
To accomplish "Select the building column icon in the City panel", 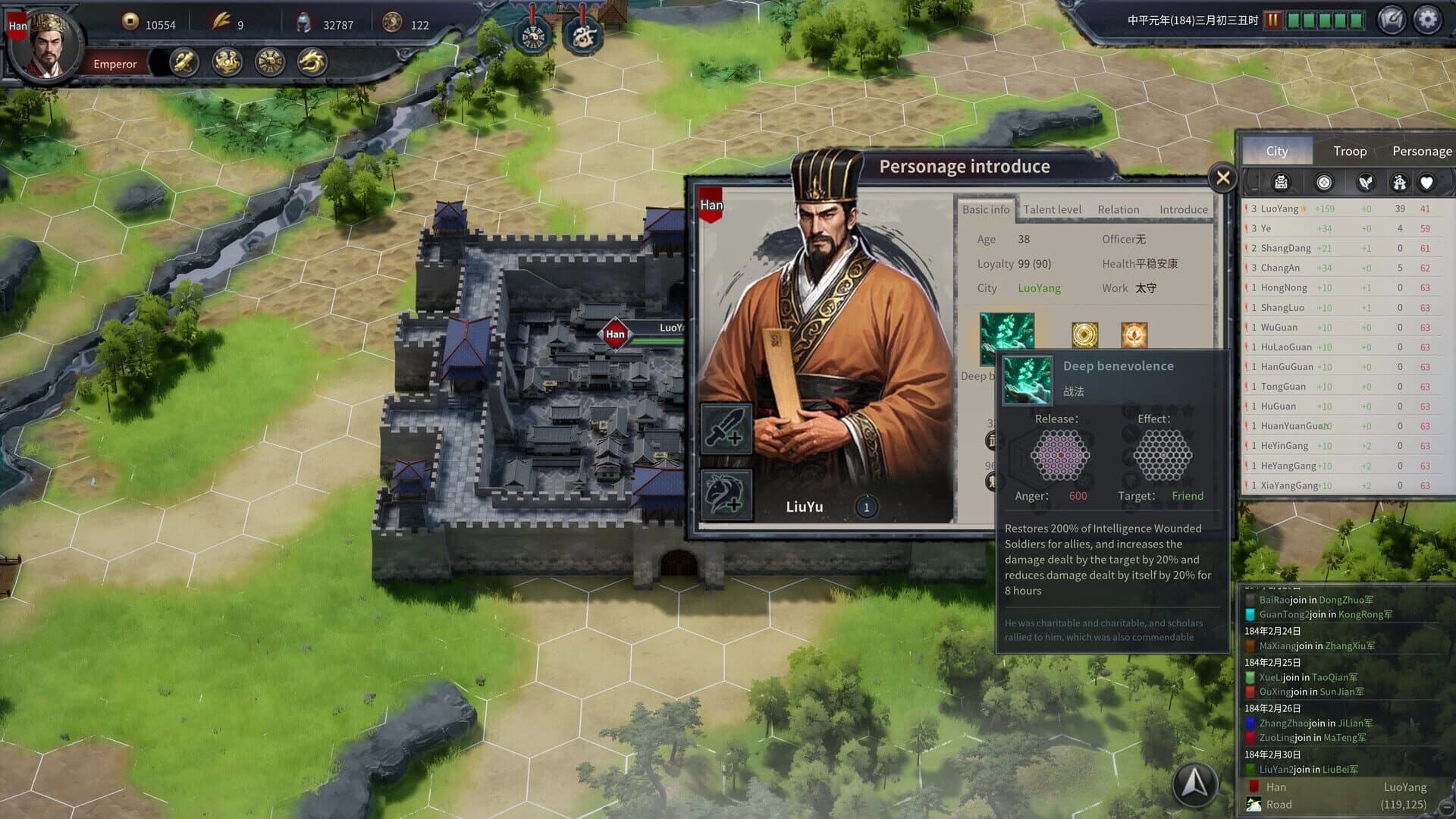I will pos(1280,182).
